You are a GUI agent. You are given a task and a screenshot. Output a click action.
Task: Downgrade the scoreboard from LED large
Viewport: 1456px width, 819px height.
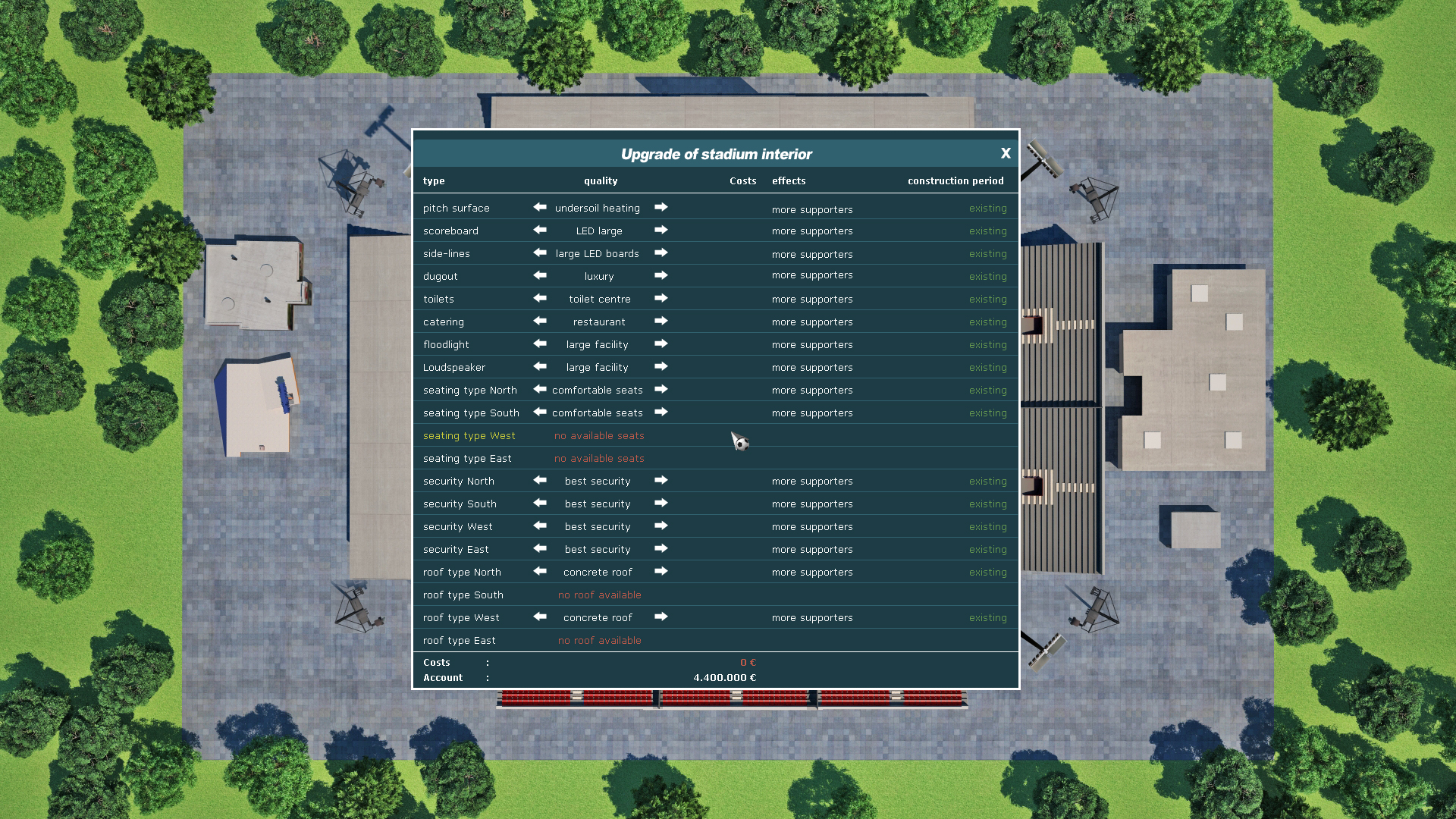pyautogui.click(x=539, y=231)
